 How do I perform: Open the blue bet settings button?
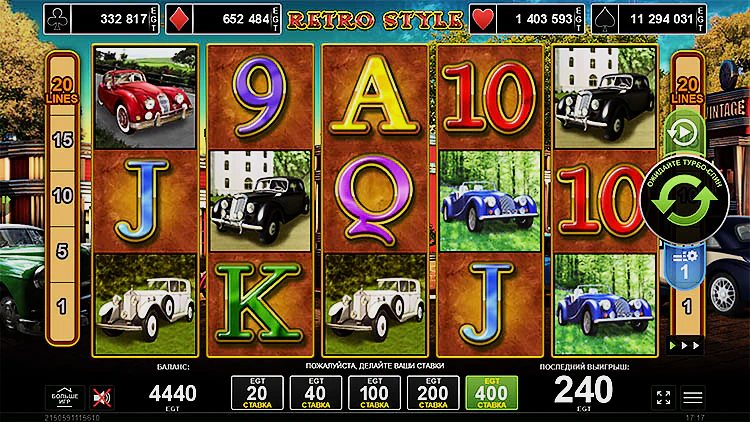click(686, 264)
